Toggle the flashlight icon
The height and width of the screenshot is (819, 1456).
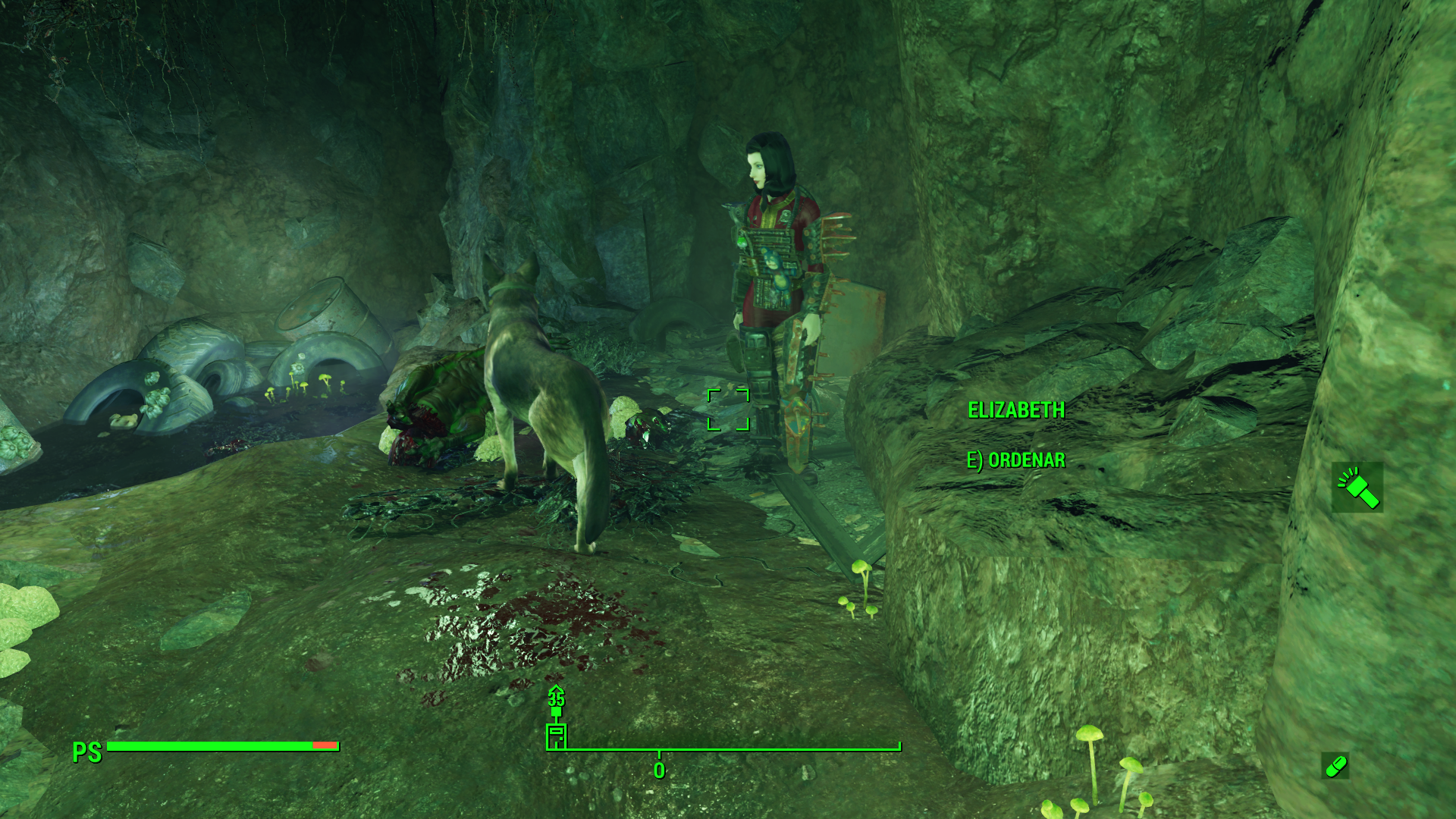coord(1357,488)
